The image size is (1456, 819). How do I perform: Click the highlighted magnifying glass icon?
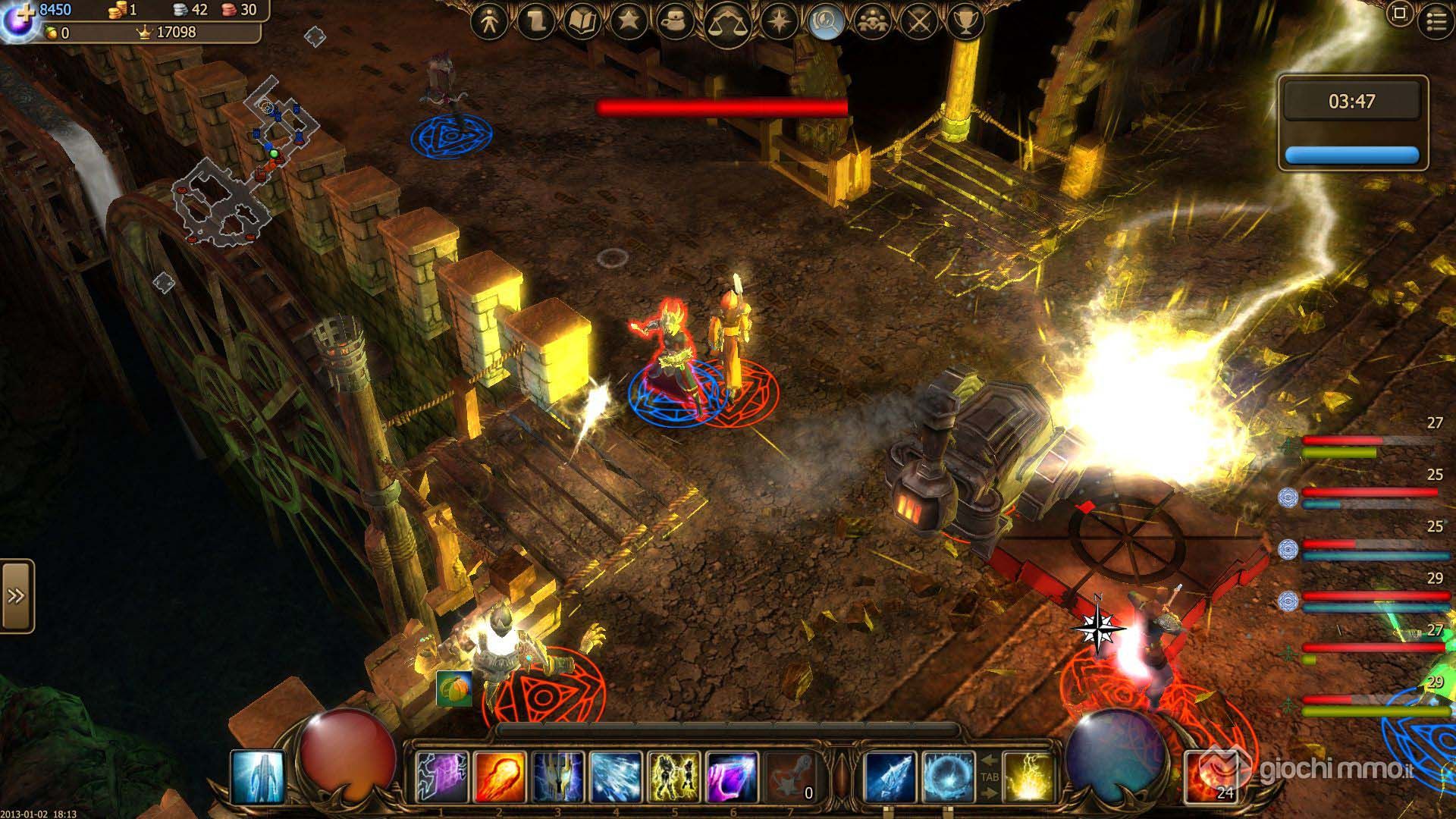[x=827, y=22]
